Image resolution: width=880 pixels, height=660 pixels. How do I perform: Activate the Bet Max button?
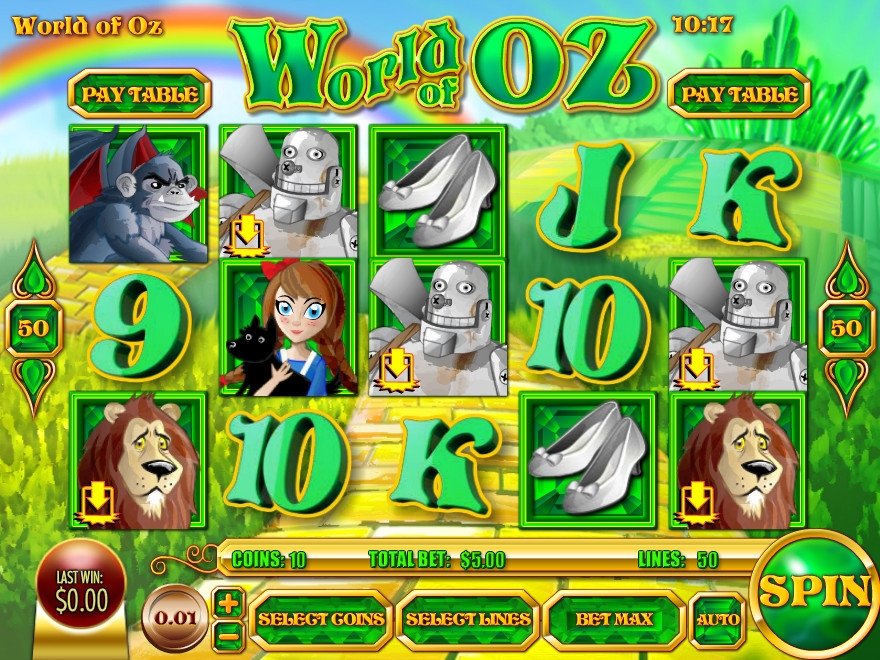pyautogui.click(x=614, y=619)
